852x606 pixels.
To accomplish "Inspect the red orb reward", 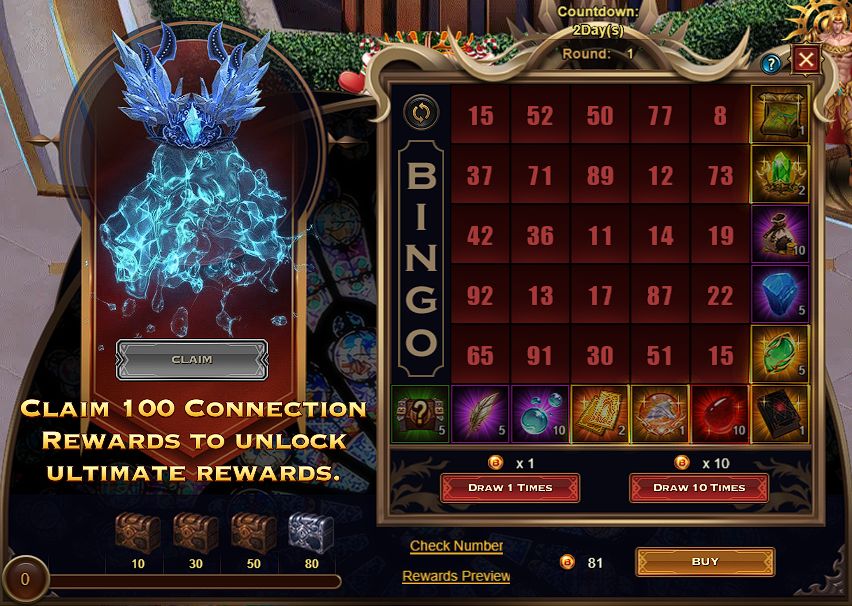I will (x=720, y=414).
